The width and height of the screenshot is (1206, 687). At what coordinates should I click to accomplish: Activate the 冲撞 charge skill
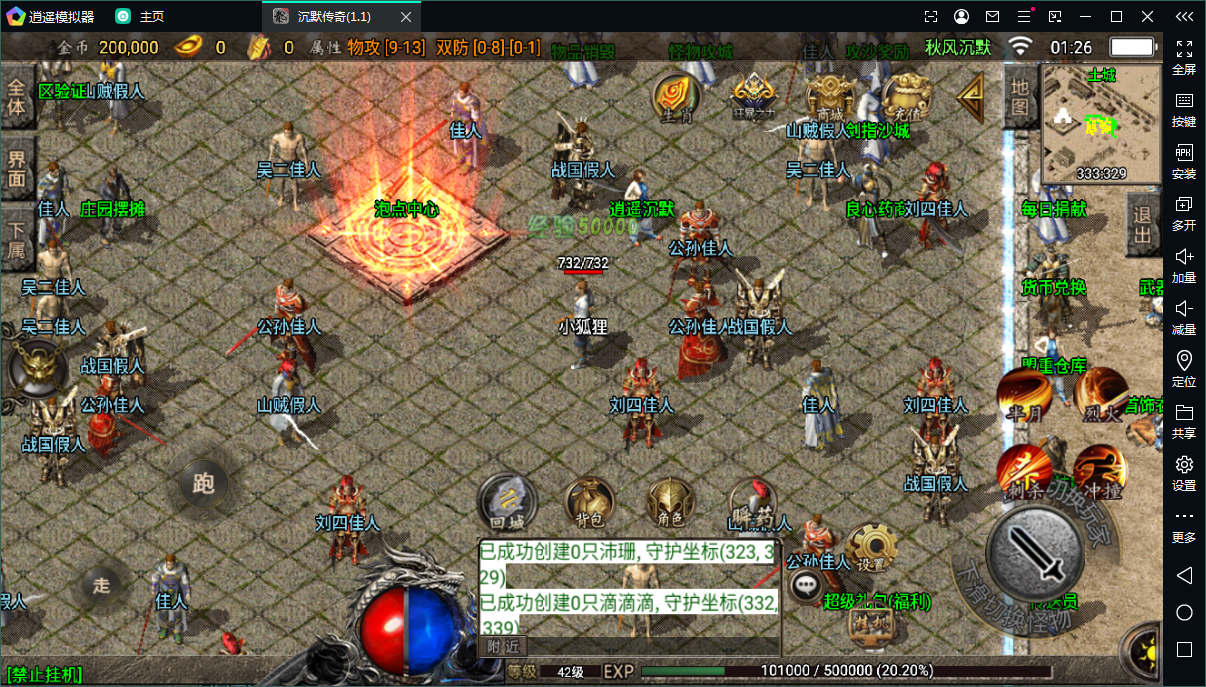[x=1100, y=472]
